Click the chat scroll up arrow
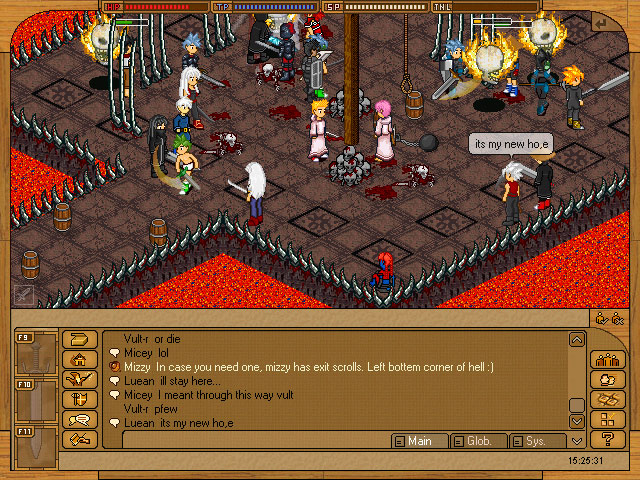Image resolution: width=640 pixels, height=480 pixels. pos(576,340)
